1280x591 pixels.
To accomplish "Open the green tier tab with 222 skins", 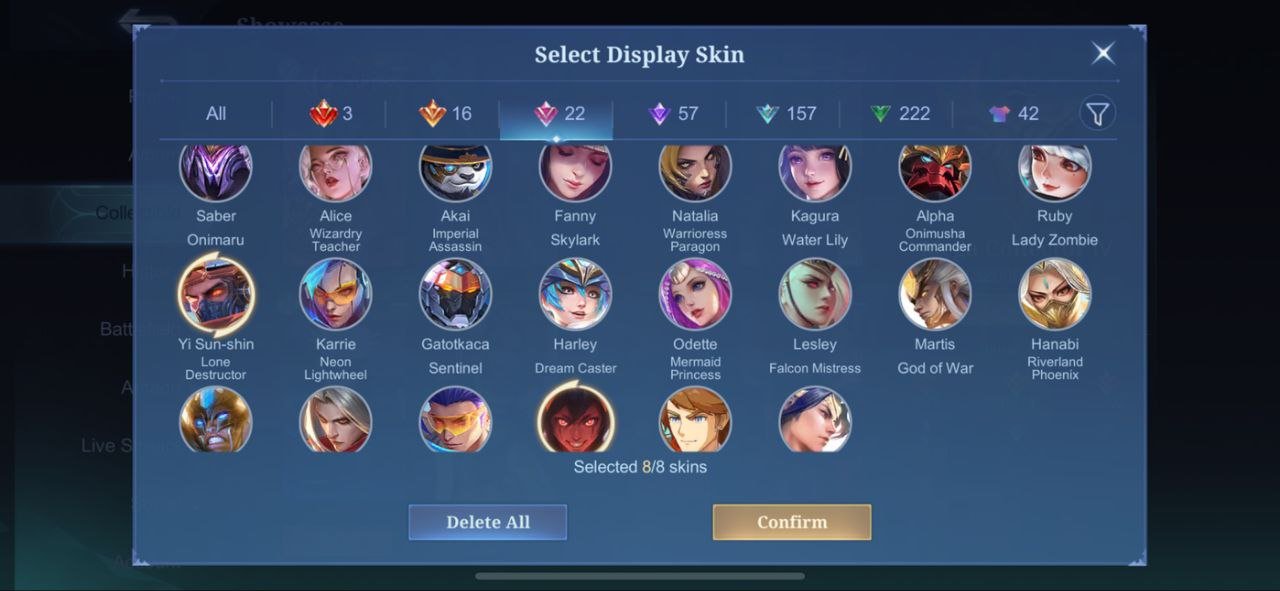I will [899, 114].
